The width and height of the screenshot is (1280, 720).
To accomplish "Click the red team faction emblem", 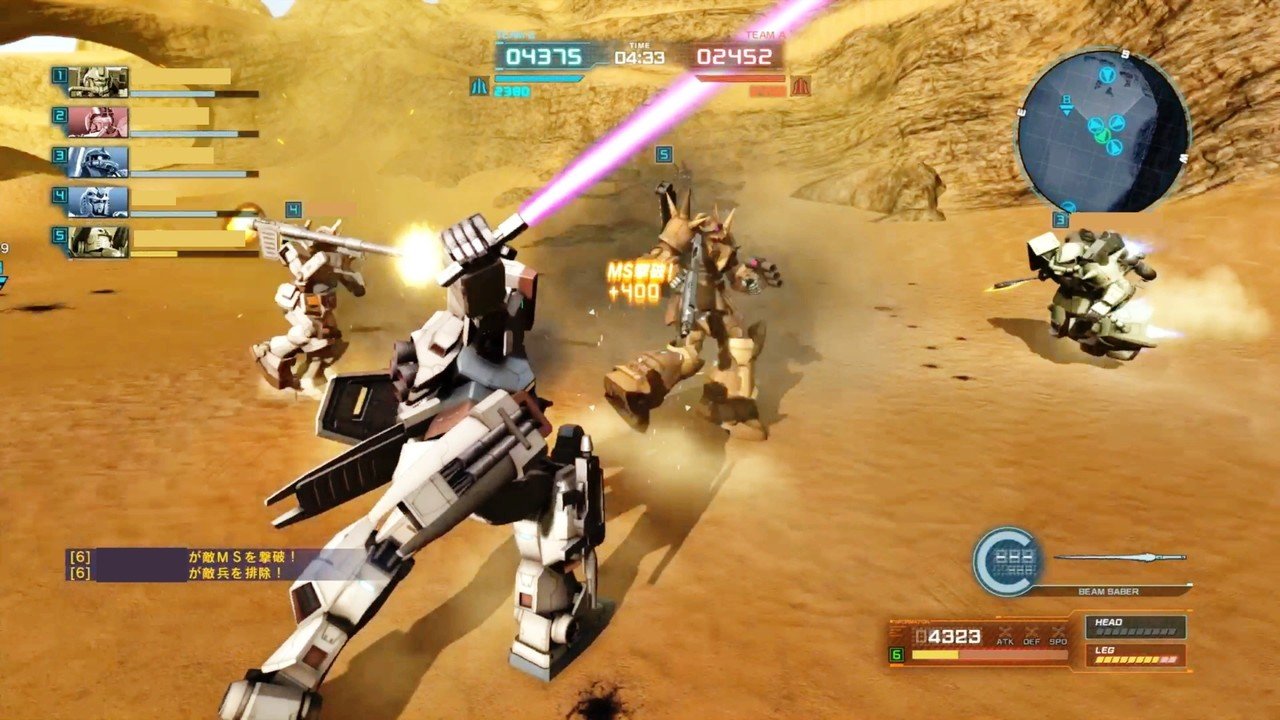I will 800,86.
